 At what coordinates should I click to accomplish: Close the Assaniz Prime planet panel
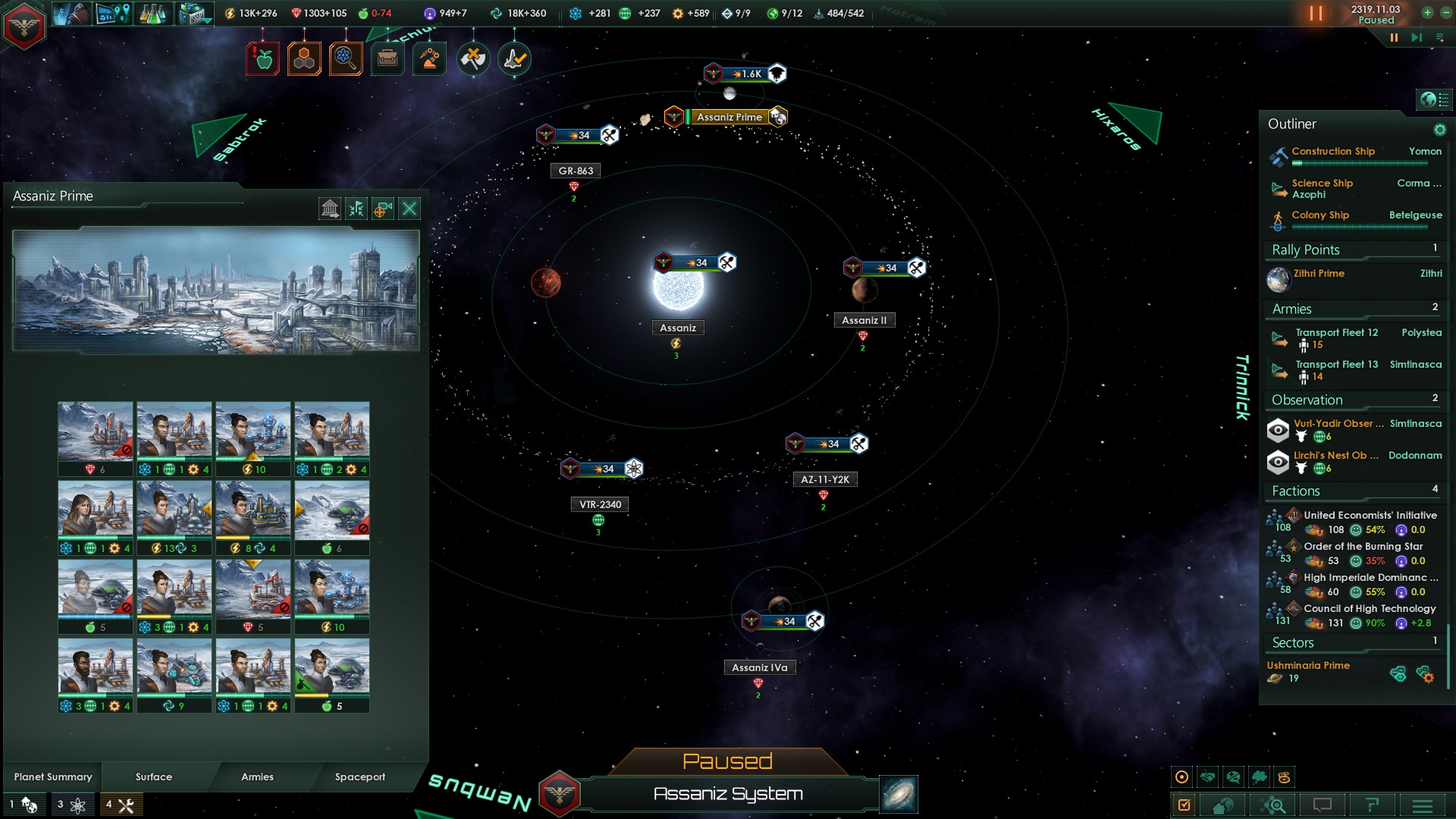(409, 209)
